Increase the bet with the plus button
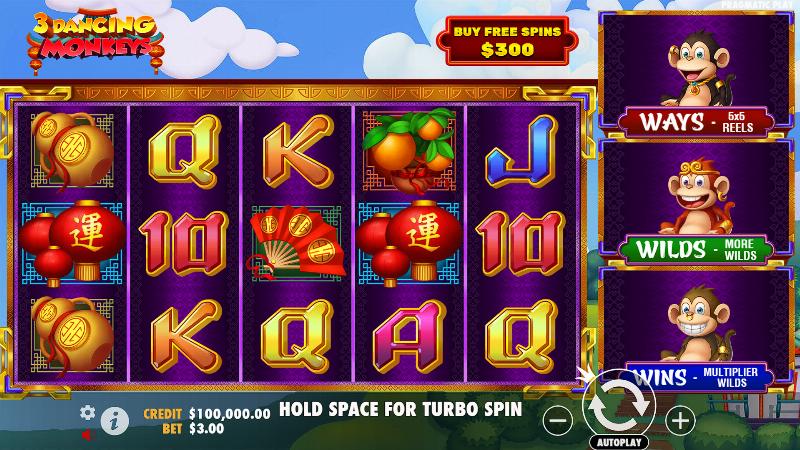Image resolution: width=800 pixels, height=450 pixels. point(680,420)
